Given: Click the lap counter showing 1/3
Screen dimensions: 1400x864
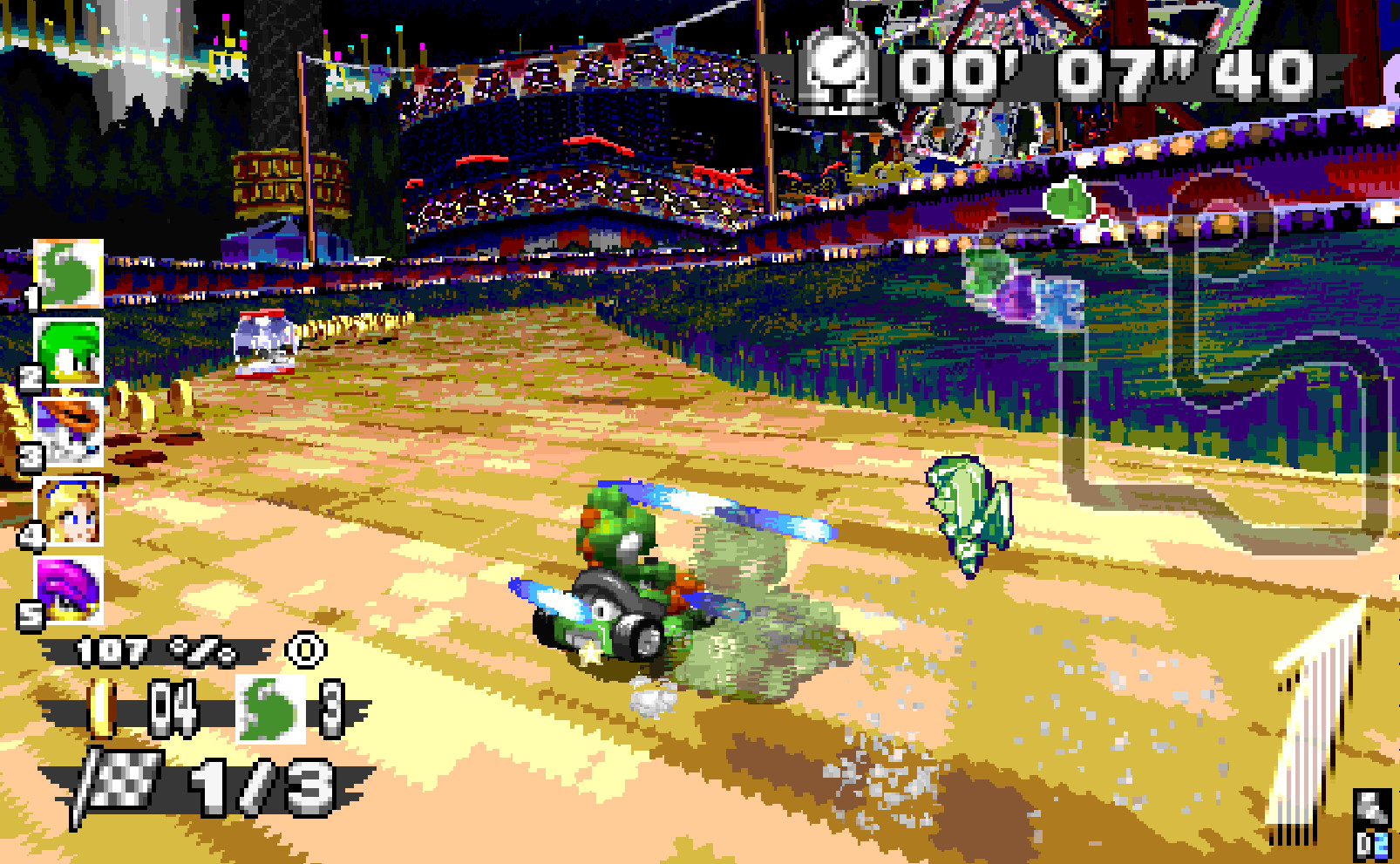Looking at the screenshot, I should coord(262,780).
